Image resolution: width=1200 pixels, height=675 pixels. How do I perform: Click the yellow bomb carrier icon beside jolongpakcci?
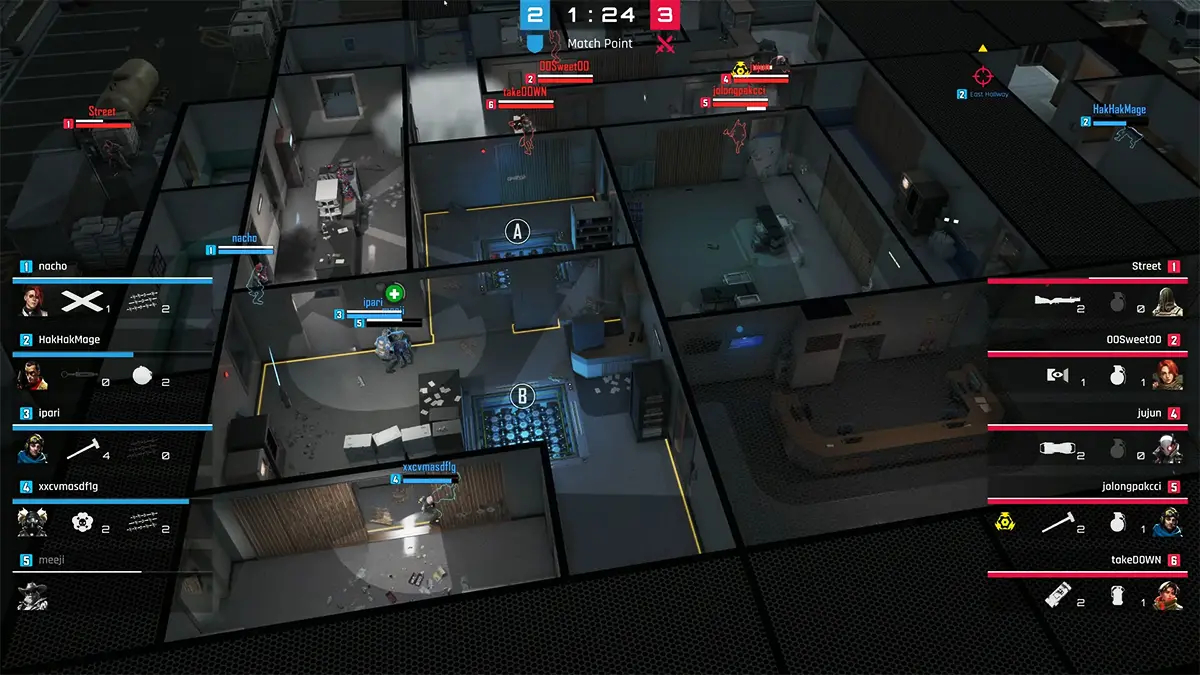pos(1005,522)
